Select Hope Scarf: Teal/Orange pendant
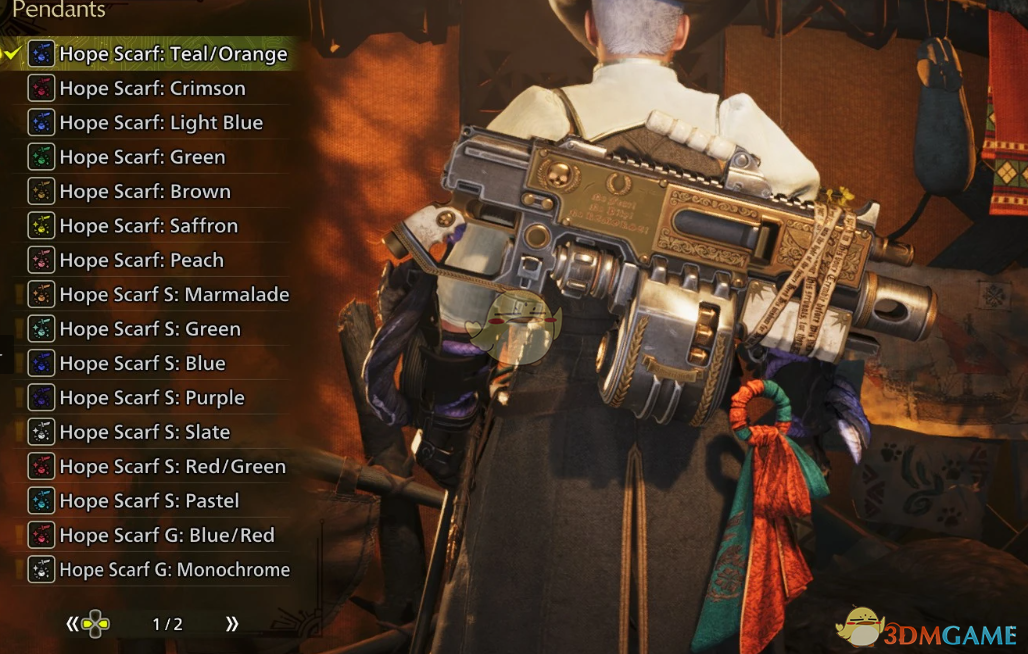The height and width of the screenshot is (654, 1028). [172, 54]
